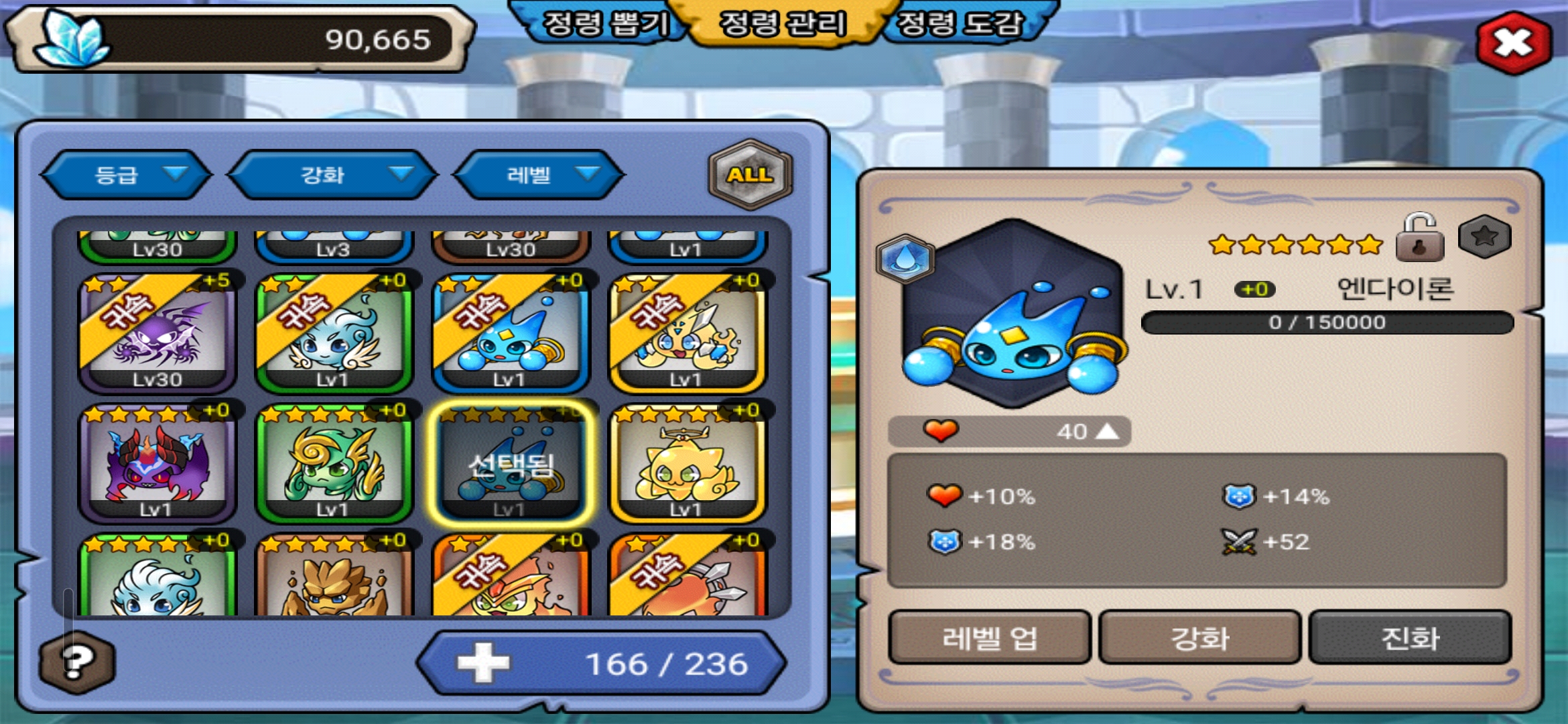Open the 등급 filter dropdown
The height and width of the screenshot is (724, 1568).
coord(127,175)
